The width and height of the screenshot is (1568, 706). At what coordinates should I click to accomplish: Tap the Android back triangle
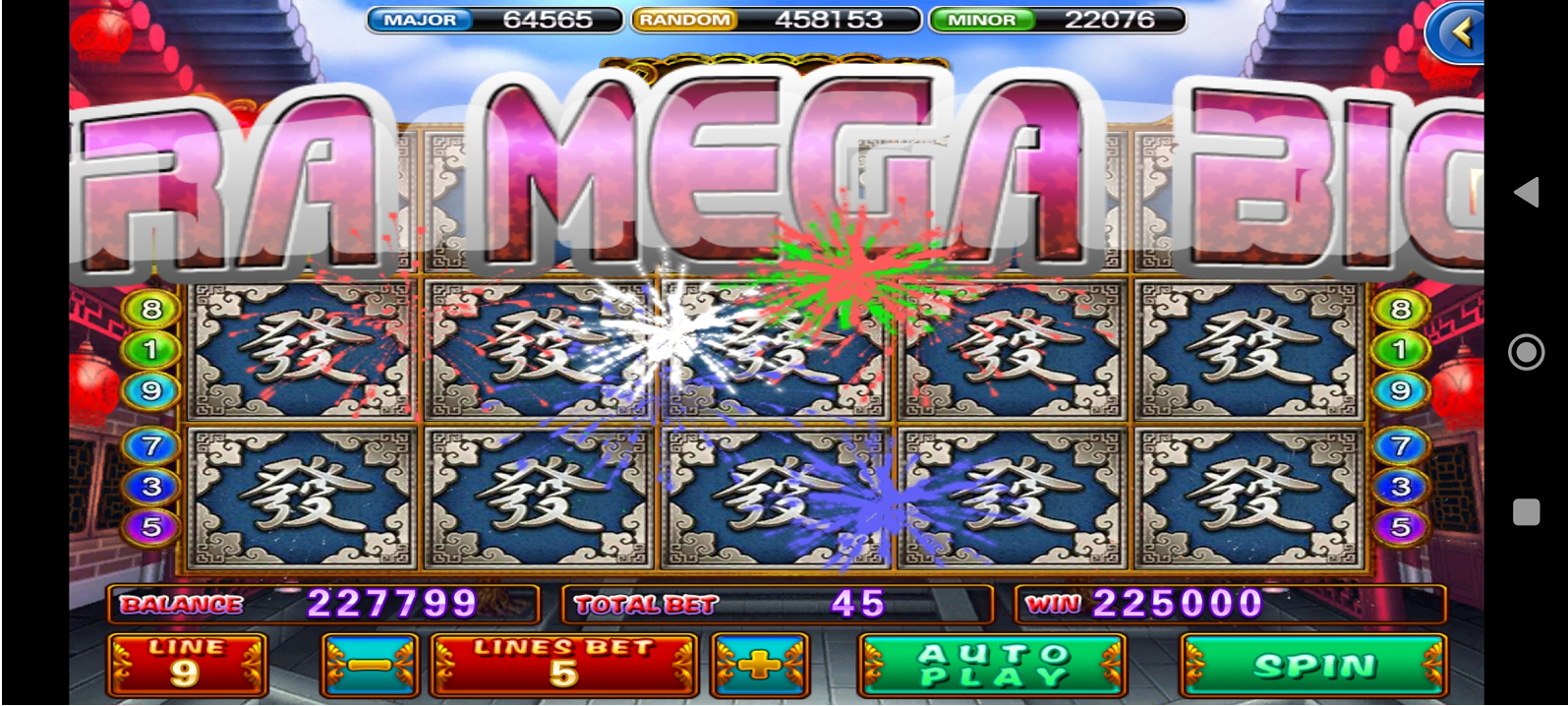[1526, 192]
